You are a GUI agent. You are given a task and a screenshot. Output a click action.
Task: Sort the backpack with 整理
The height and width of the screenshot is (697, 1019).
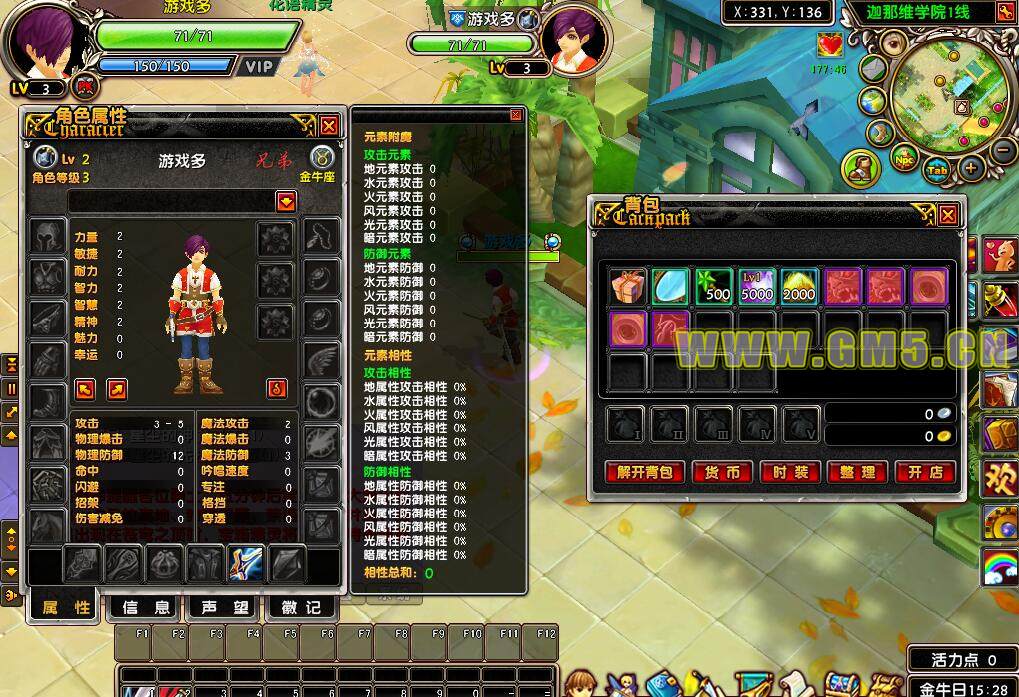857,472
